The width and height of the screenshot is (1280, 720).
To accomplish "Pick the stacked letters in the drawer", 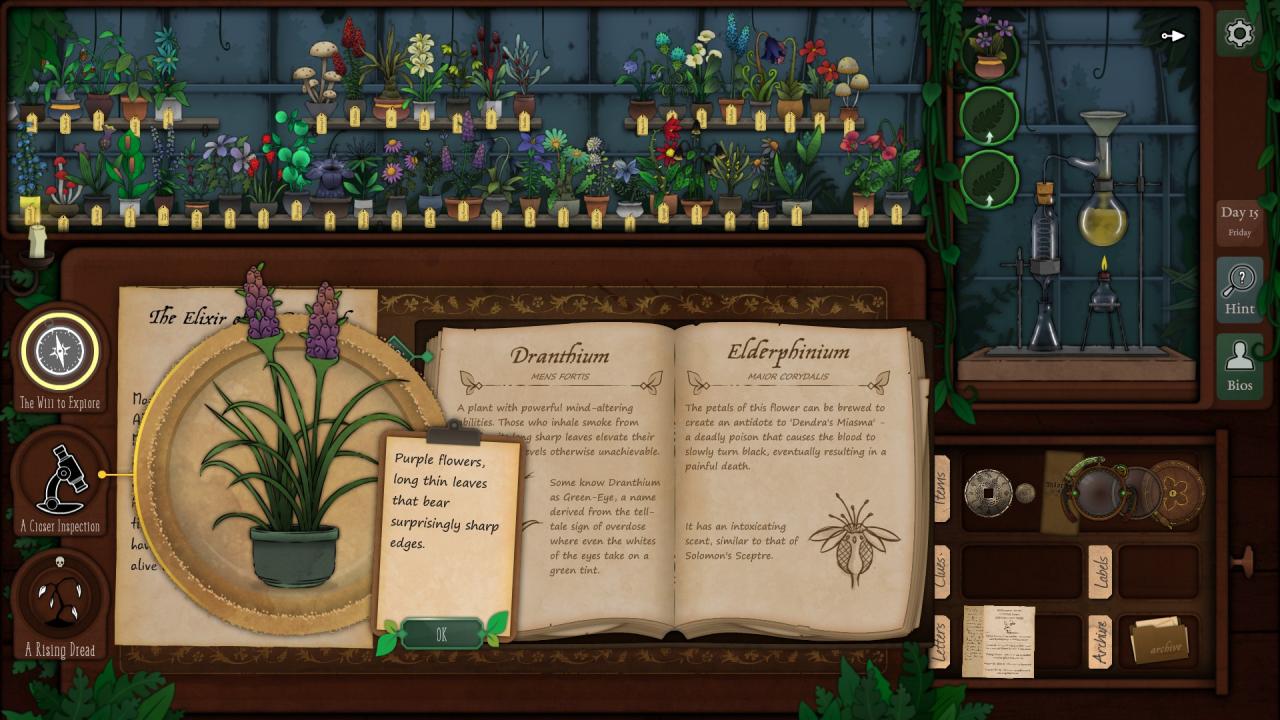I will pyautogui.click(x=998, y=640).
